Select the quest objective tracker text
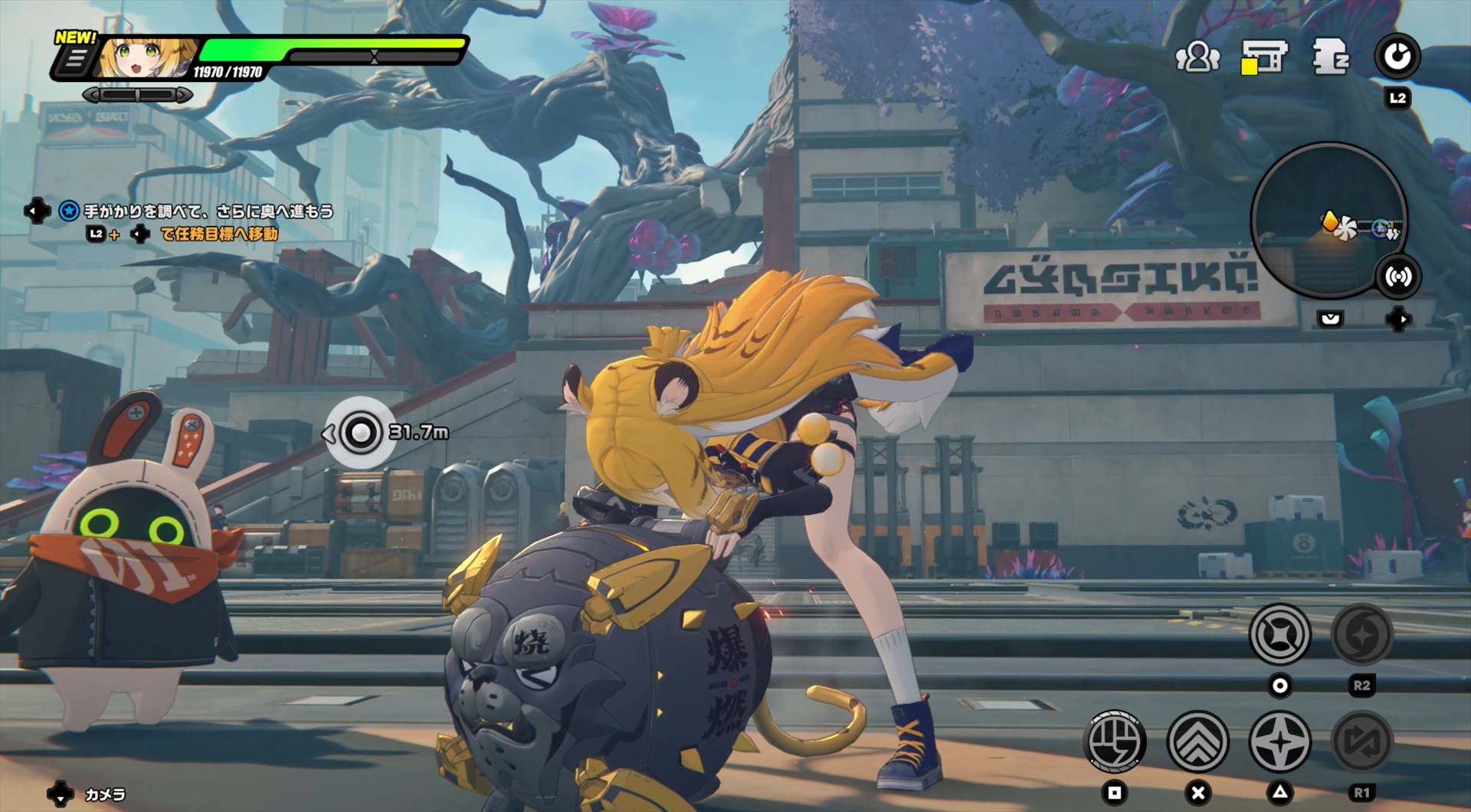 (208, 211)
